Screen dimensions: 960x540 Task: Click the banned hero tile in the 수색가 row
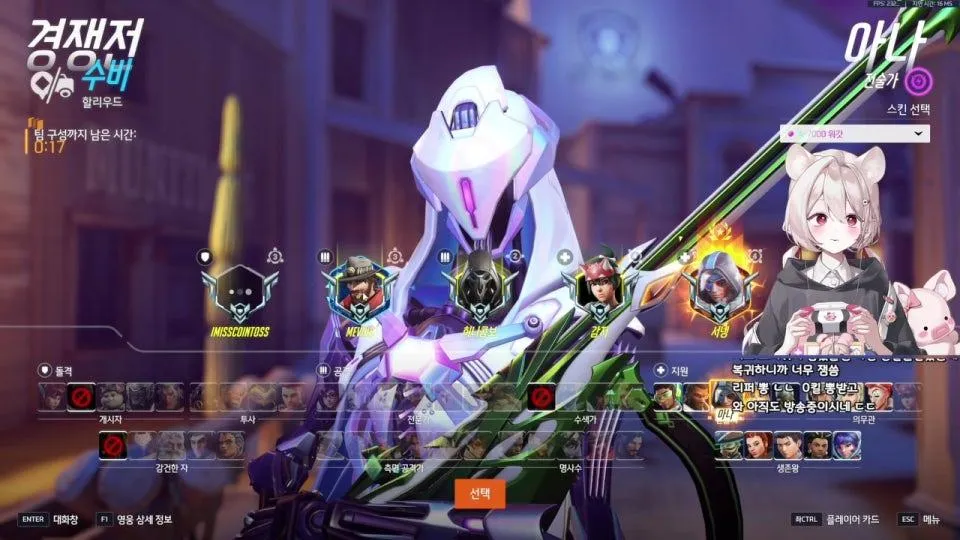(x=542, y=397)
